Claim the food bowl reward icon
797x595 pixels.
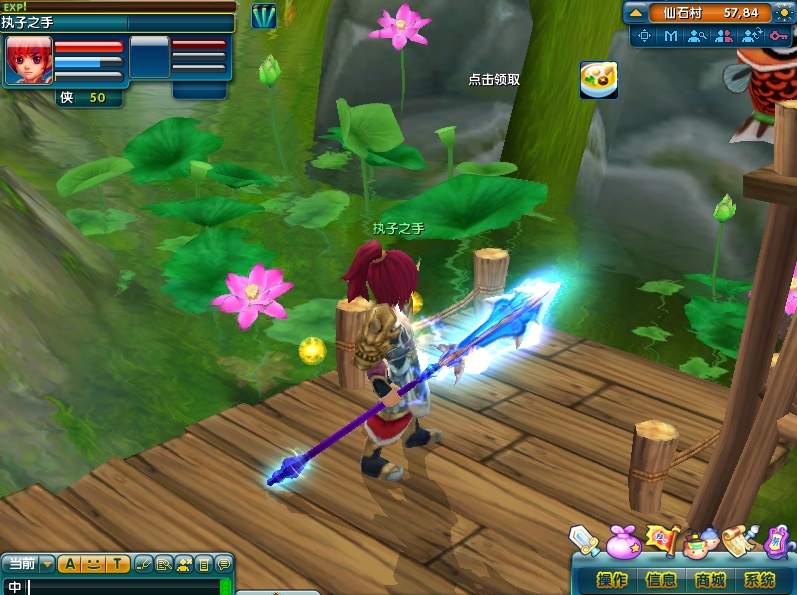coord(598,80)
